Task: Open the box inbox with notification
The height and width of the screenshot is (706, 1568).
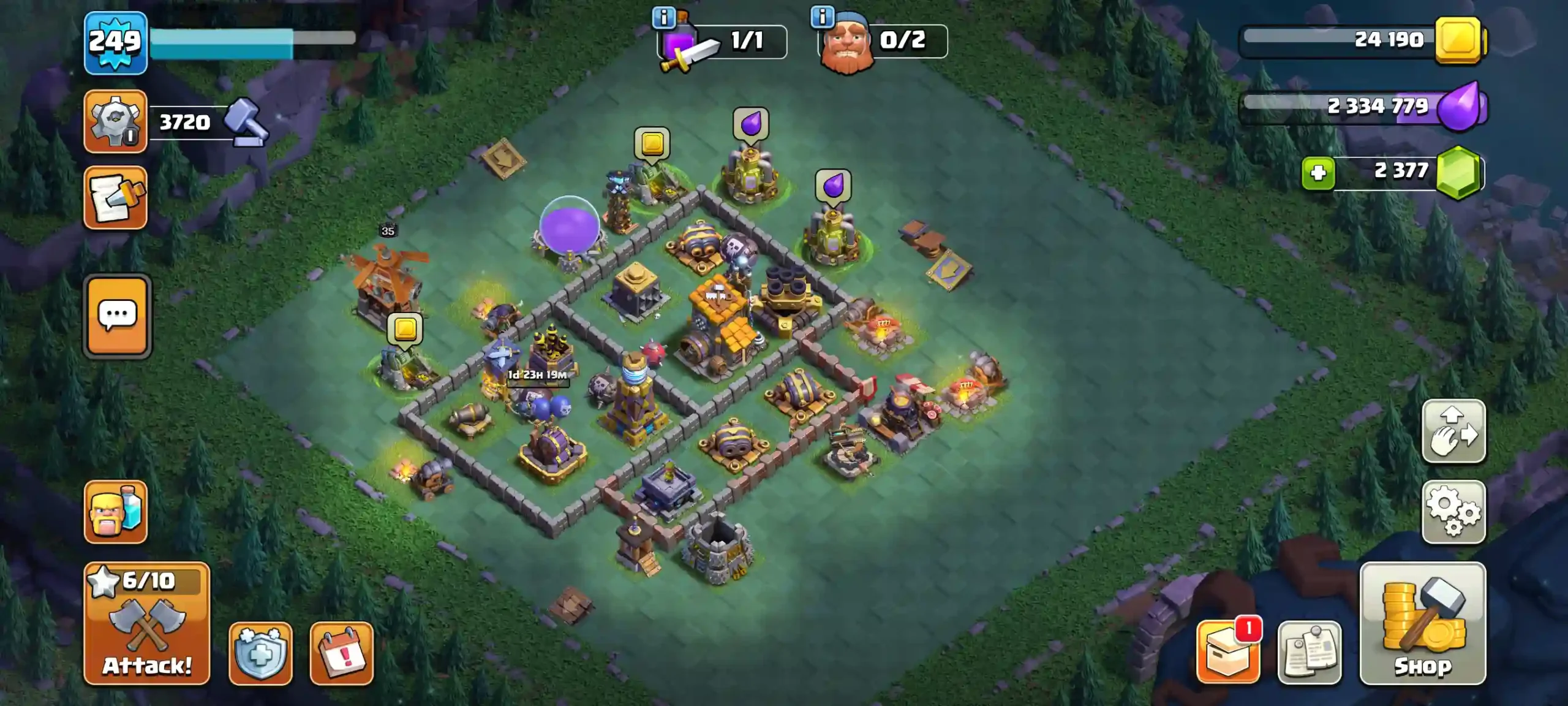Action: (x=1228, y=653)
